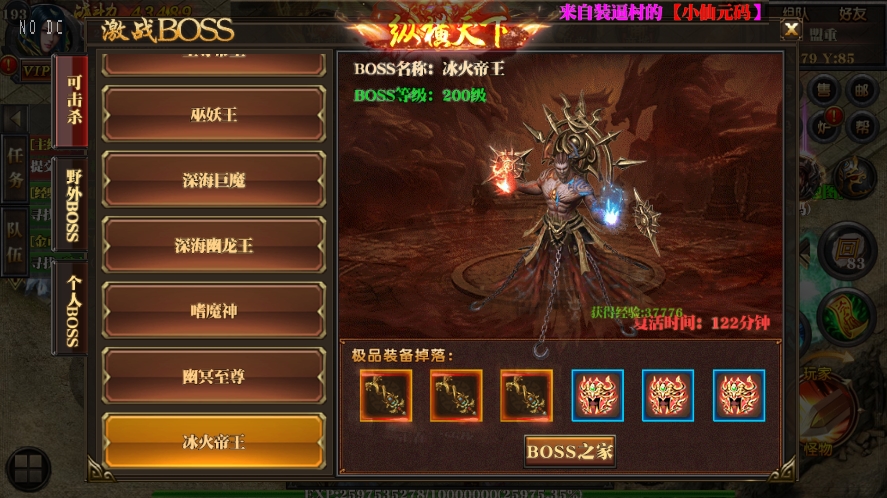Open the 队伍 side tab
Viewport: 887px width, 498px height.
pyautogui.click(x=15, y=241)
